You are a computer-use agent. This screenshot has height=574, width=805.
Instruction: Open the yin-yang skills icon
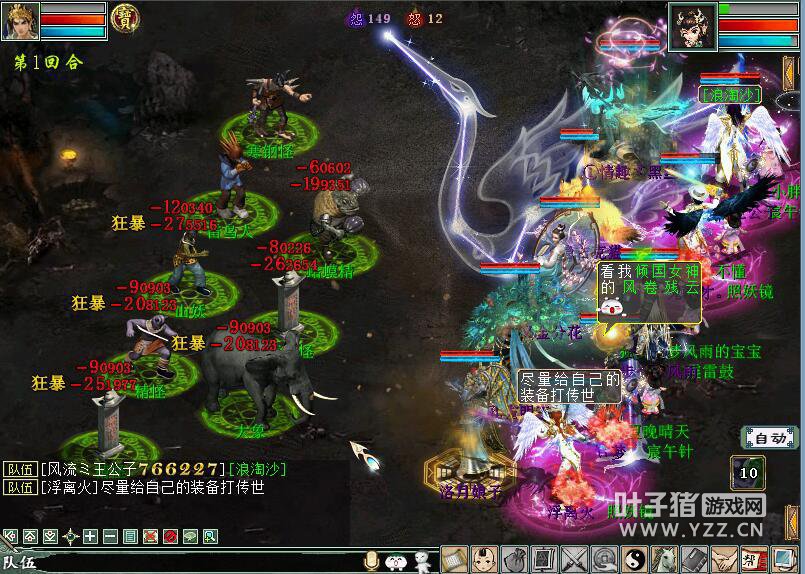pos(634,560)
